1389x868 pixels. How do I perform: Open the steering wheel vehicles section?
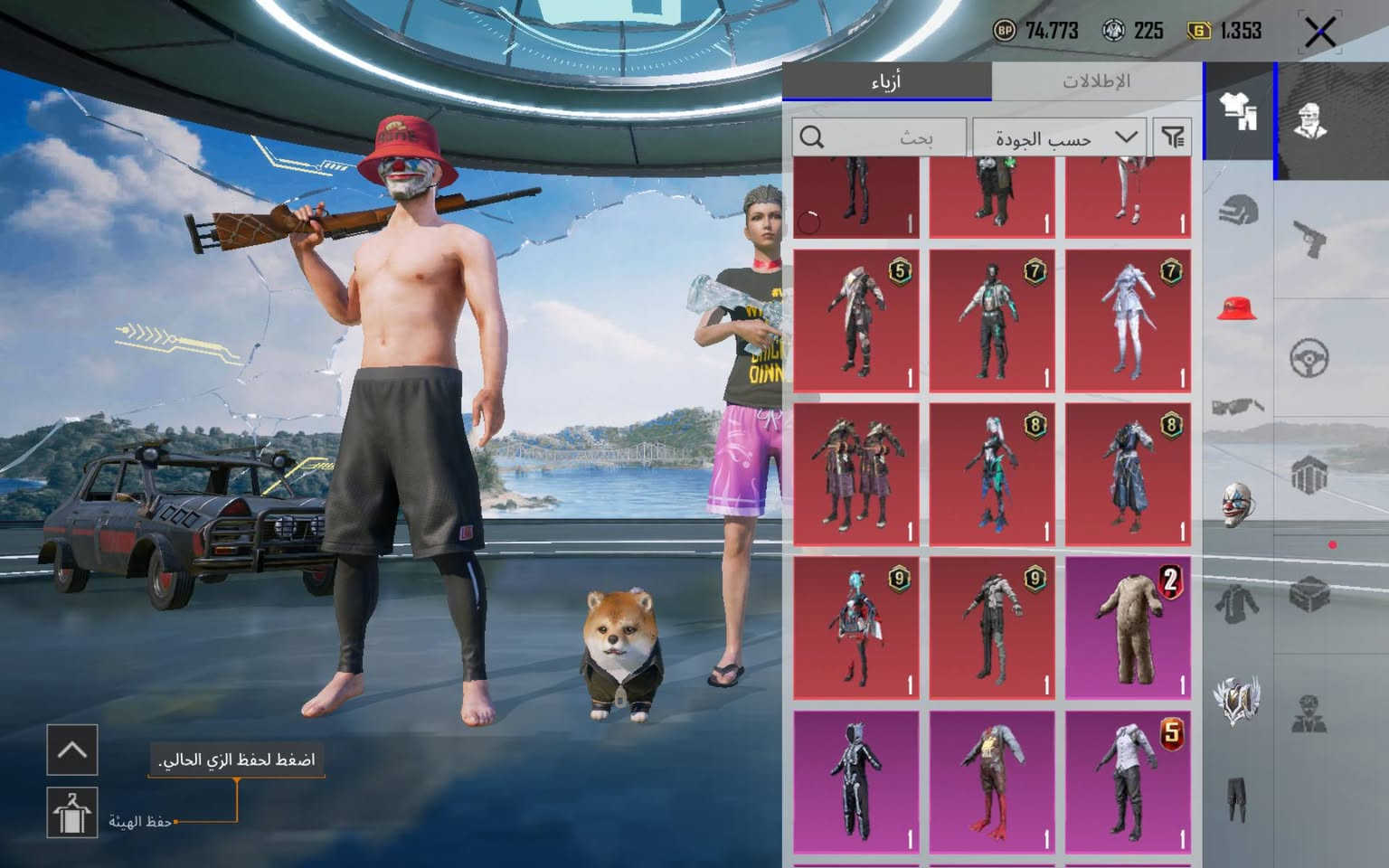pos(1309,358)
